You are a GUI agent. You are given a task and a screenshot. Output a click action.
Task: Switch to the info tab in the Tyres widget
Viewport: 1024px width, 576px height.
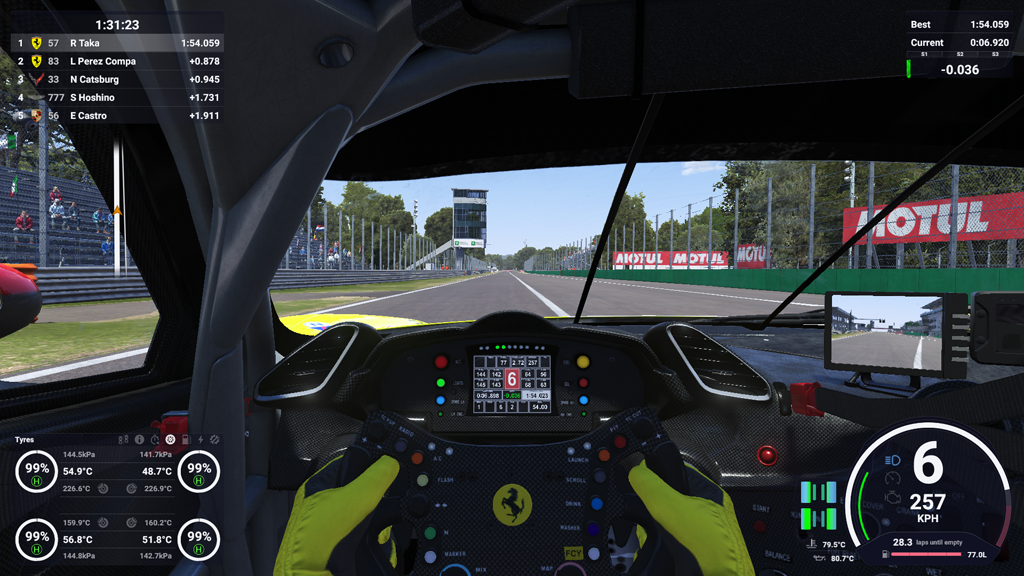[x=140, y=440]
